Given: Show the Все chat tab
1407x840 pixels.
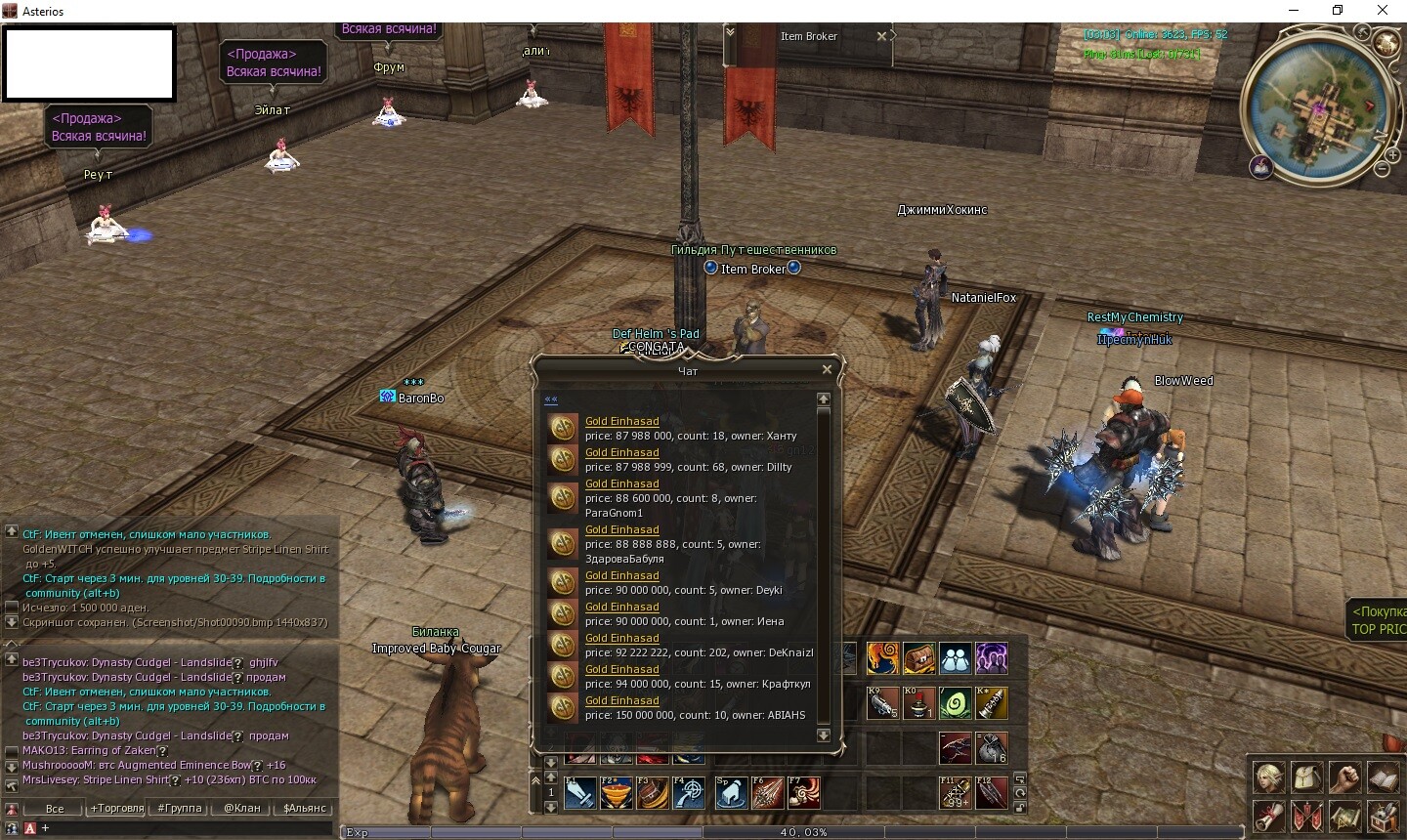Looking at the screenshot, I should tap(55, 808).
